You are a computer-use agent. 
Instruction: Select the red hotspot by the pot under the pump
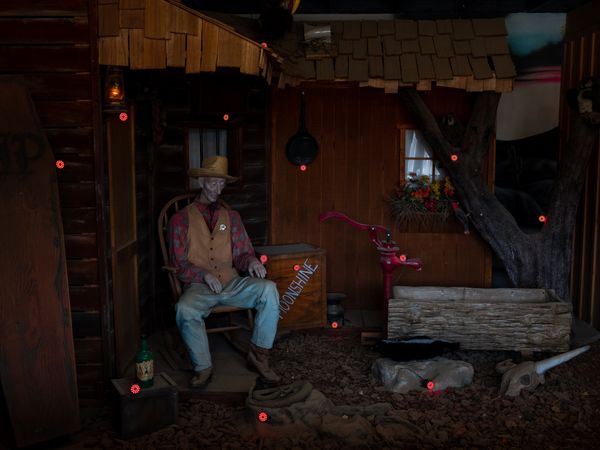click(334, 324)
